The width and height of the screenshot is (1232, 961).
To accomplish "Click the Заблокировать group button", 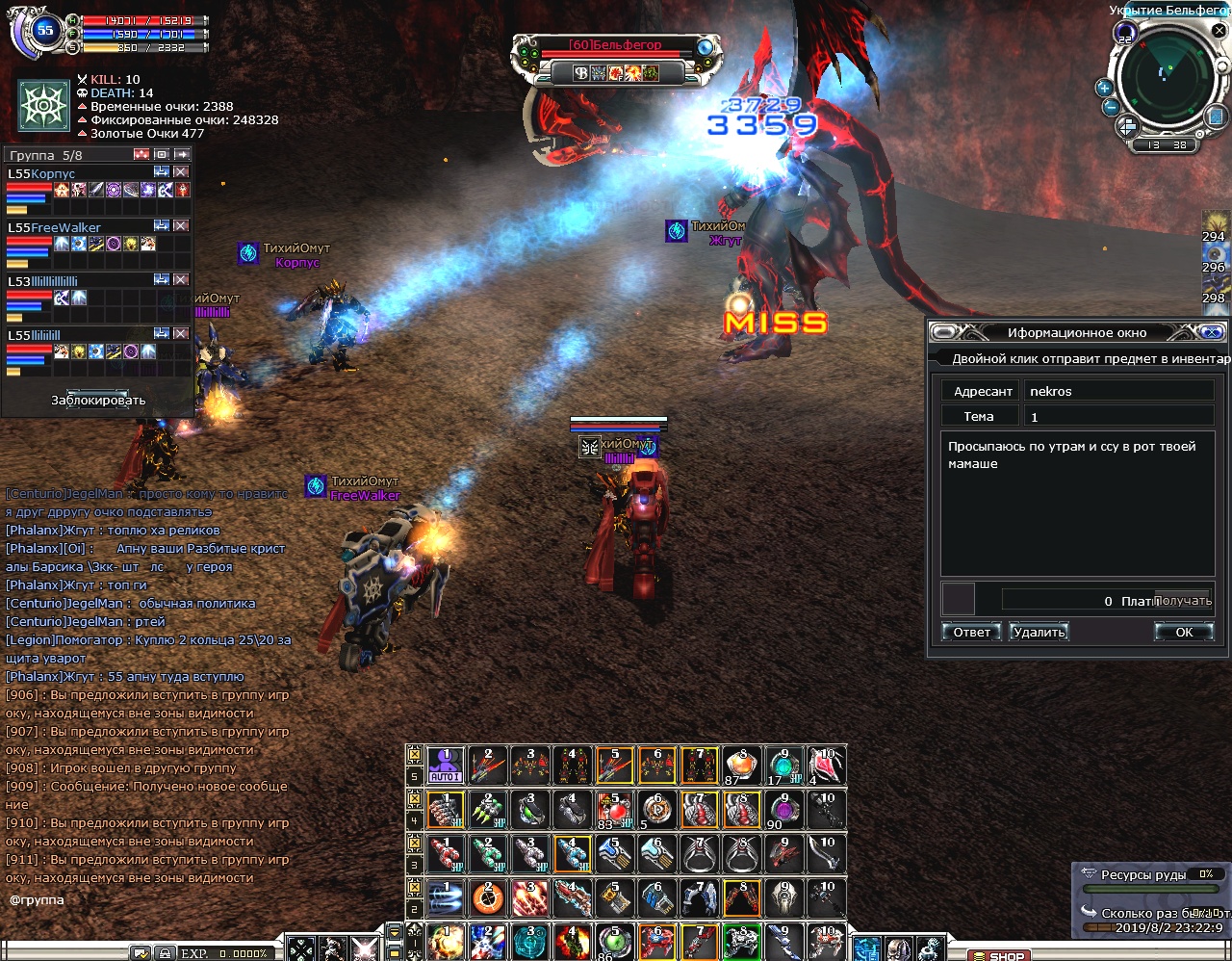I will [x=98, y=401].
